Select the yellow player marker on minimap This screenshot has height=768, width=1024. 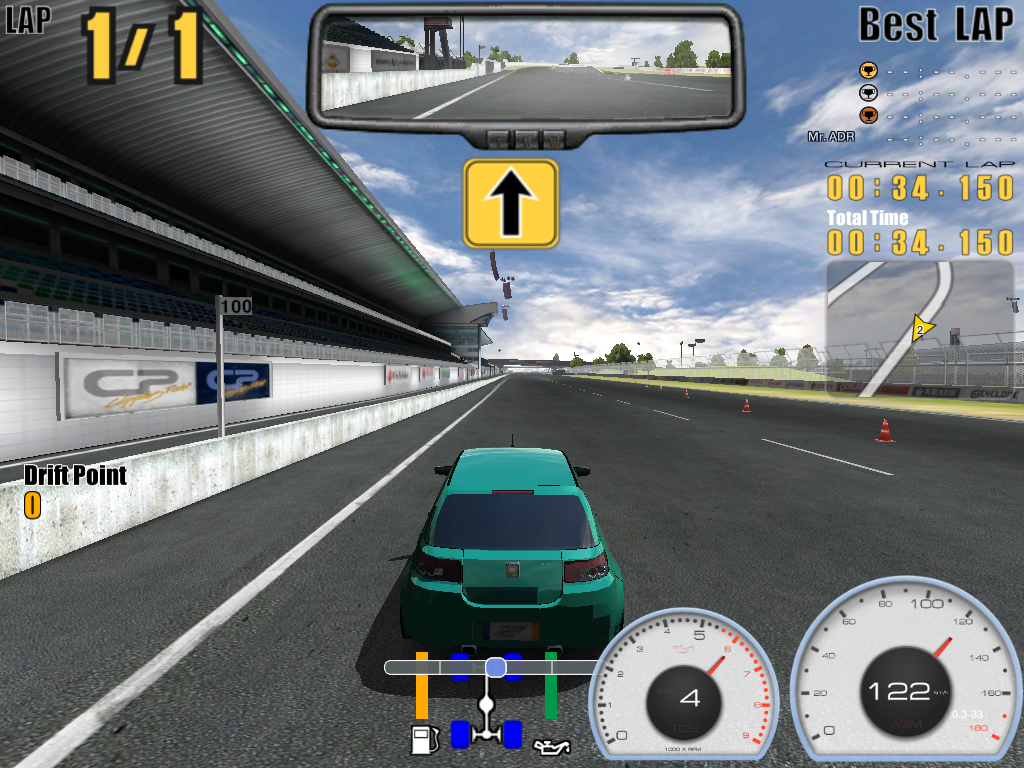pos(920,327)
